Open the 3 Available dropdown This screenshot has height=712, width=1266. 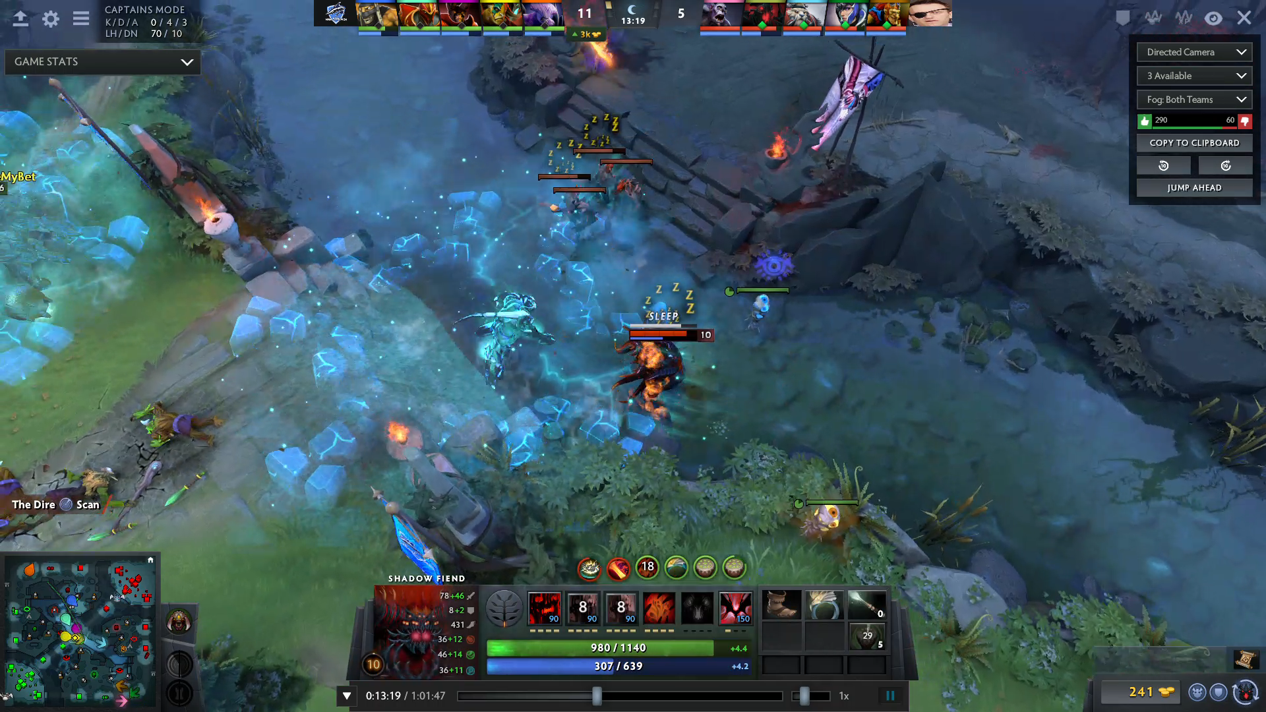tap(1194, 76)
